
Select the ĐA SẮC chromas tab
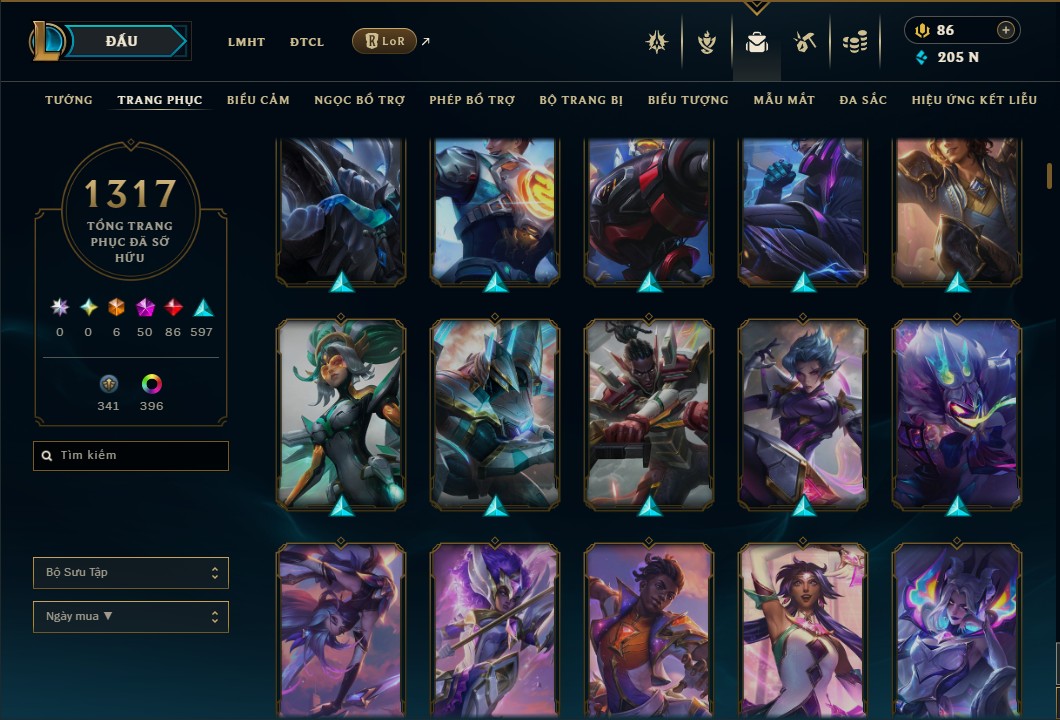coord(863,100)
